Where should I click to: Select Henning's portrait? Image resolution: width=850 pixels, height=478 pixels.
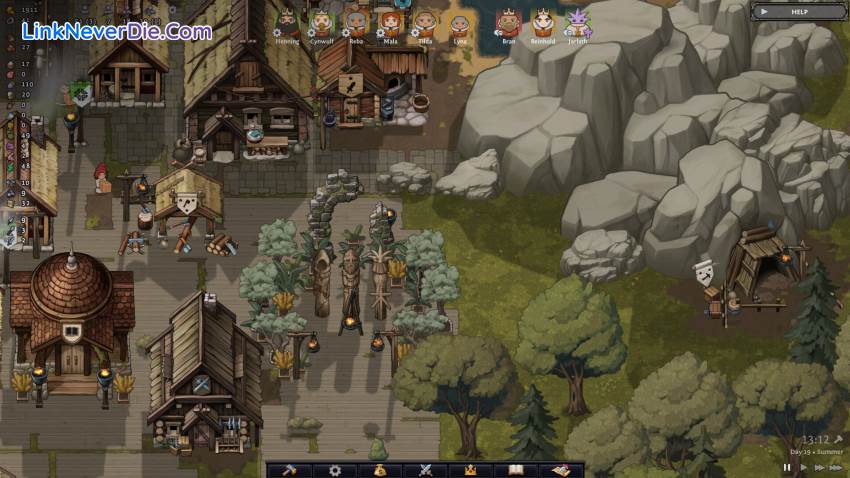point(286,22)
